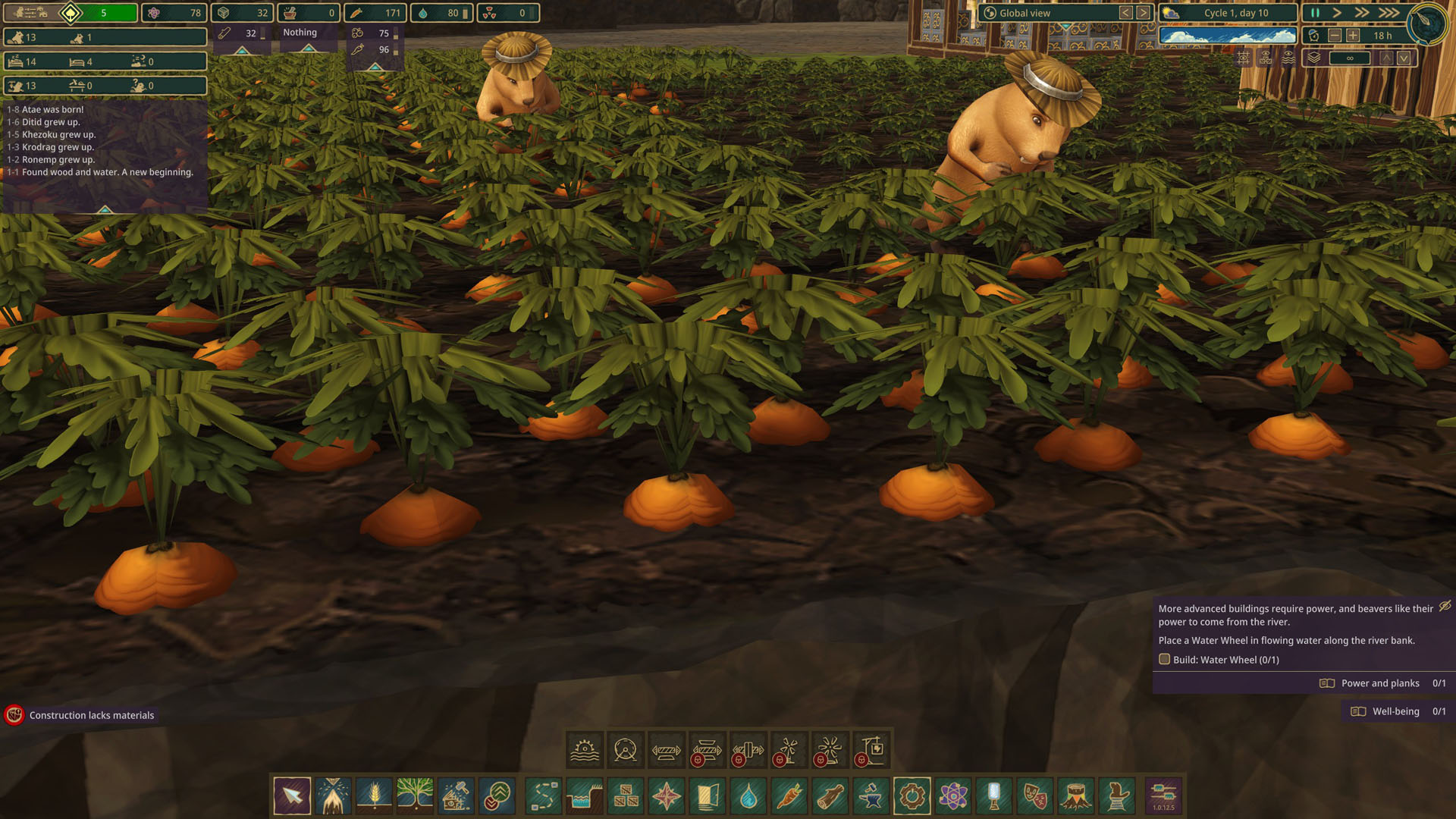Screen dimensions: 1456x819
Task: Tick the Build Water Wheel objective checkbox
Action: 1165,660
